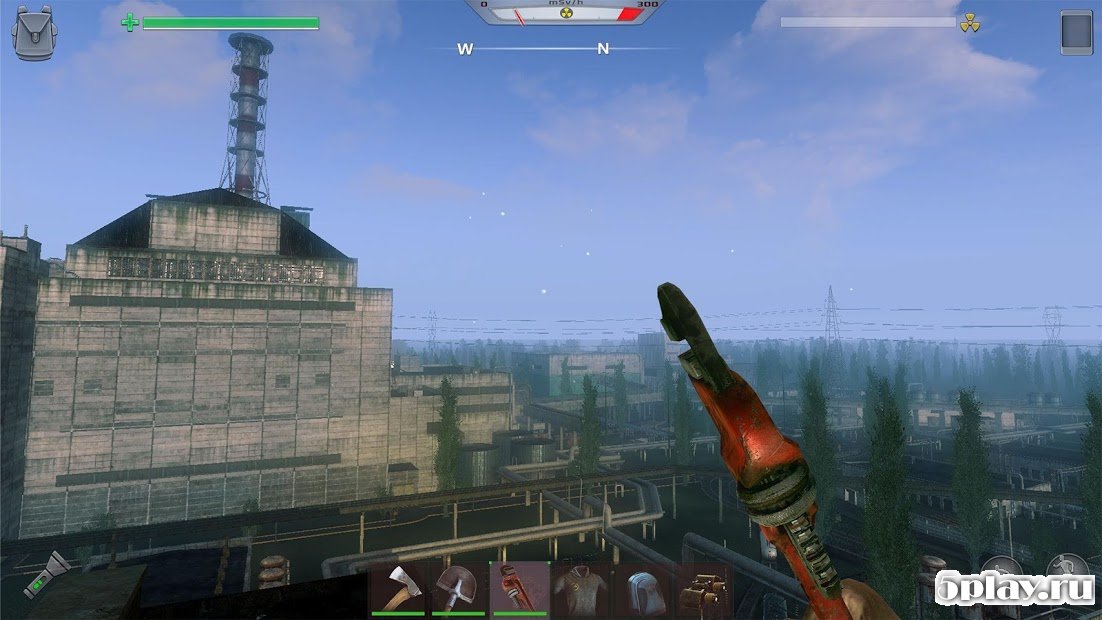Equip the shovel from the hotbar
1102x620 pixels.
click(x=459, y=588)
